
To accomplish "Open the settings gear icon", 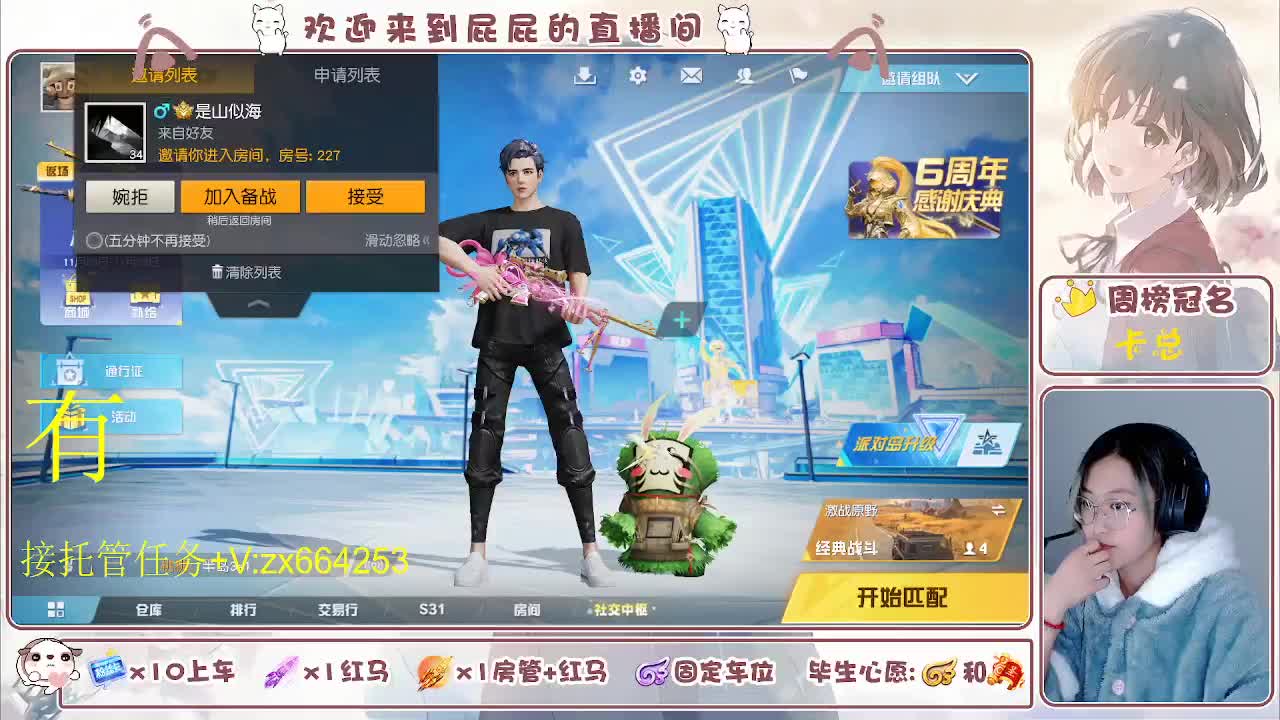I will tap(637, 75).
